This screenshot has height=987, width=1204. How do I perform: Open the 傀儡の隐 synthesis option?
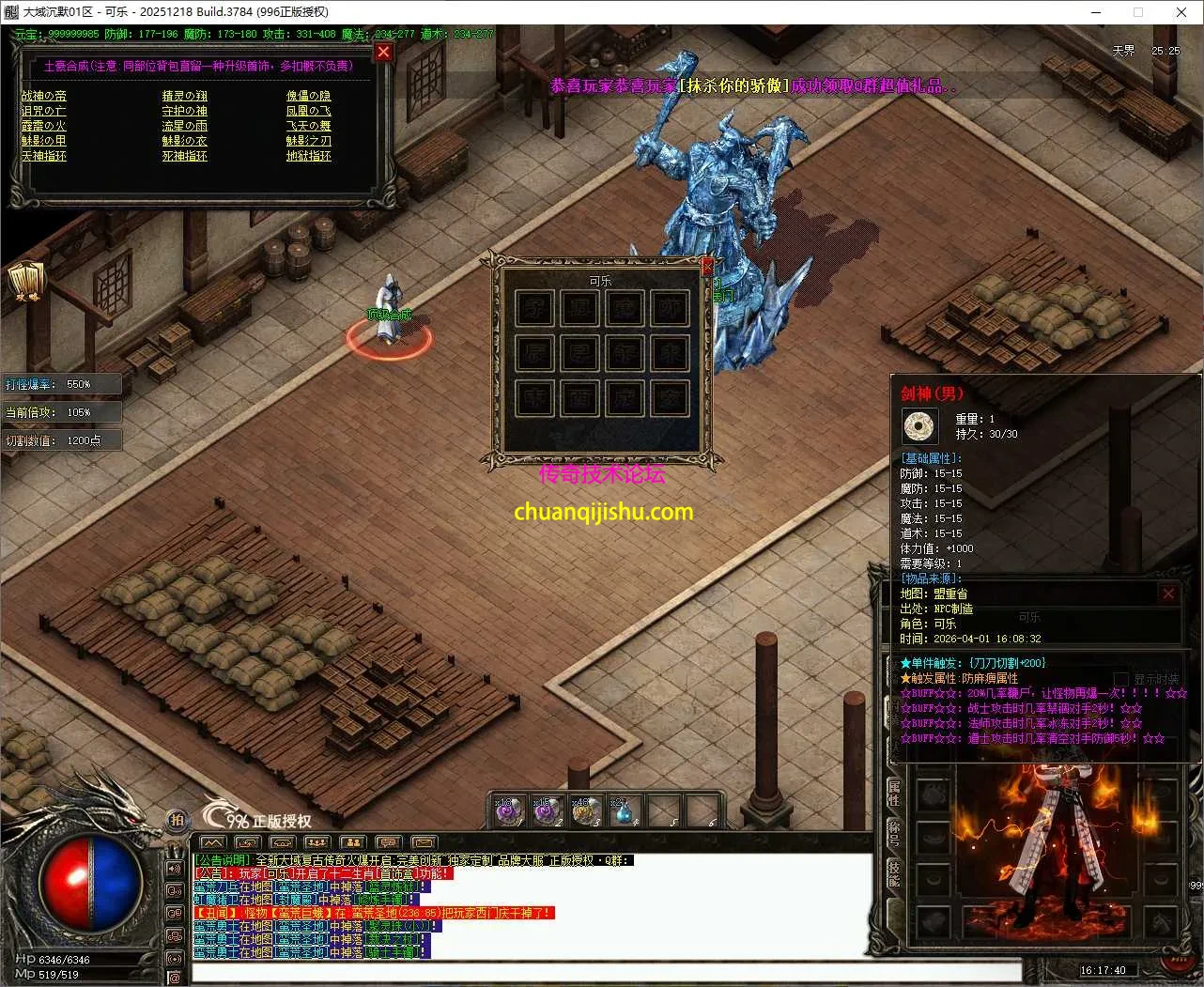tap(308, 96)
